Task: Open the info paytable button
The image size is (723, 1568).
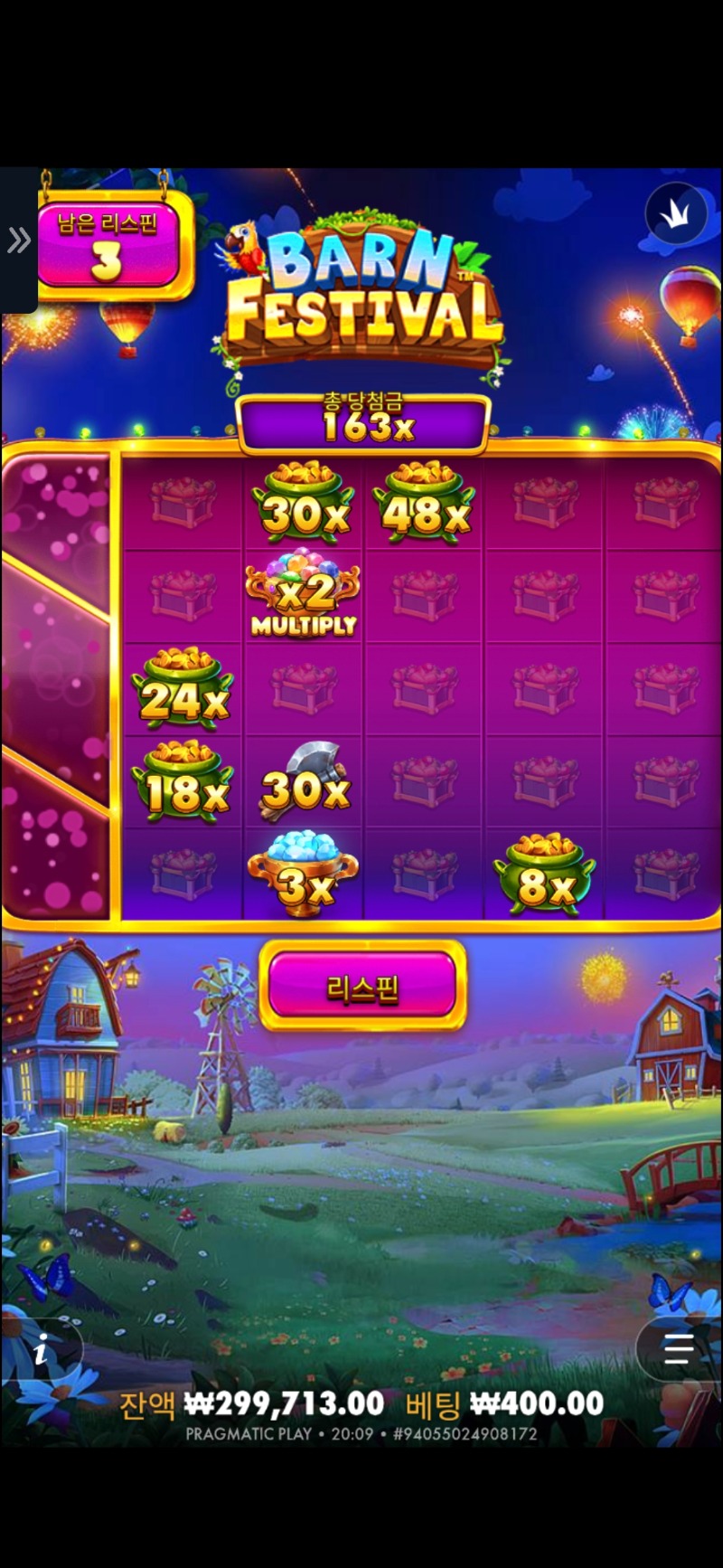Action: pos(42,1352)
